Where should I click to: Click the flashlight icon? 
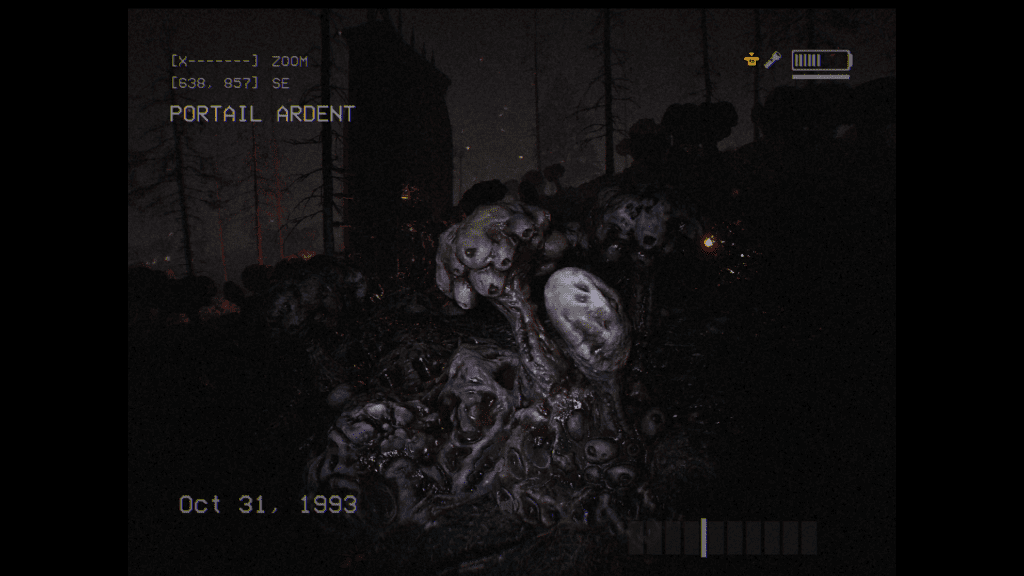[x=773, y=61]
